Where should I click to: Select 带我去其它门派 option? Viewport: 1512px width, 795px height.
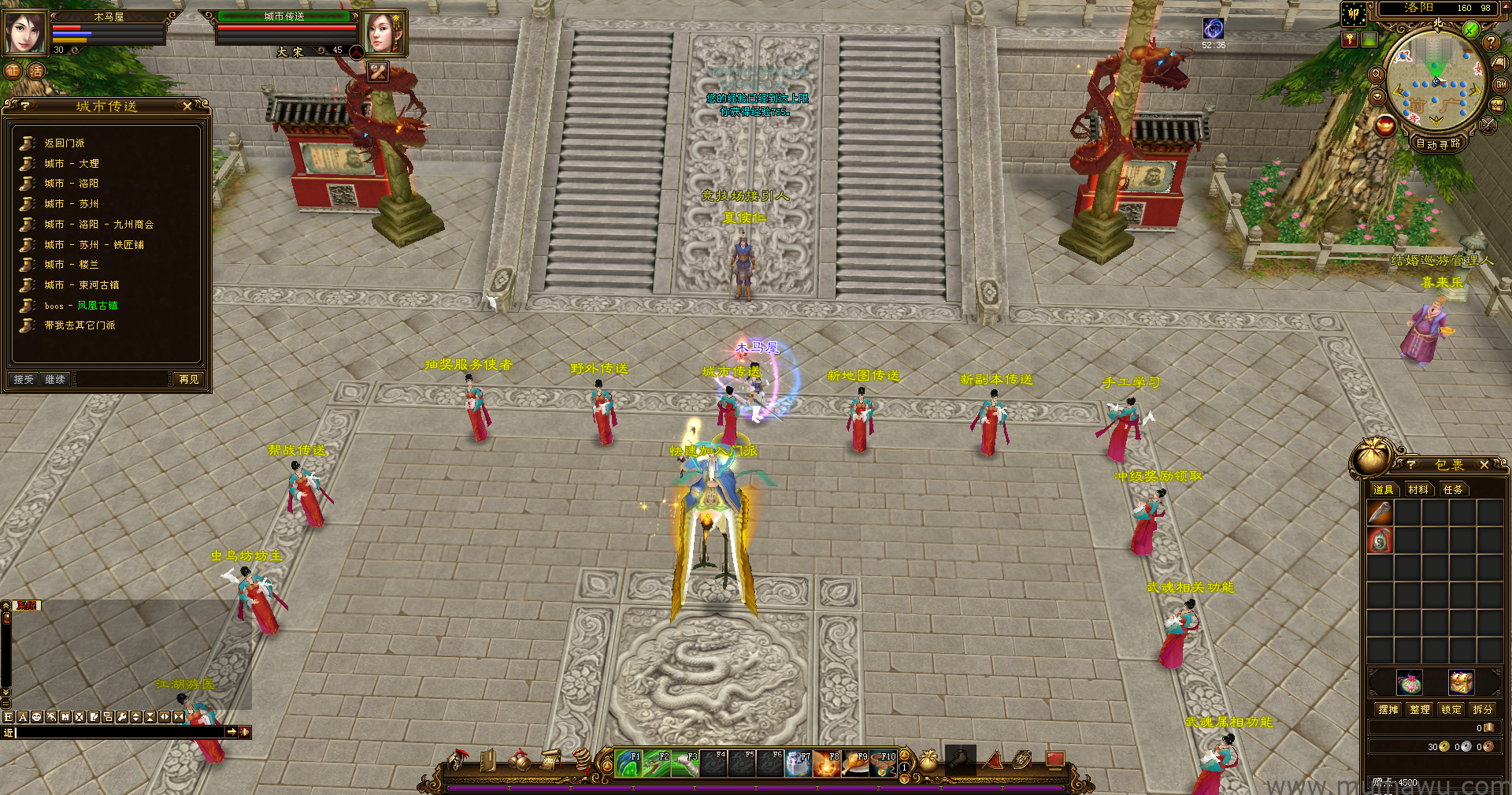(x=80, y=325)
